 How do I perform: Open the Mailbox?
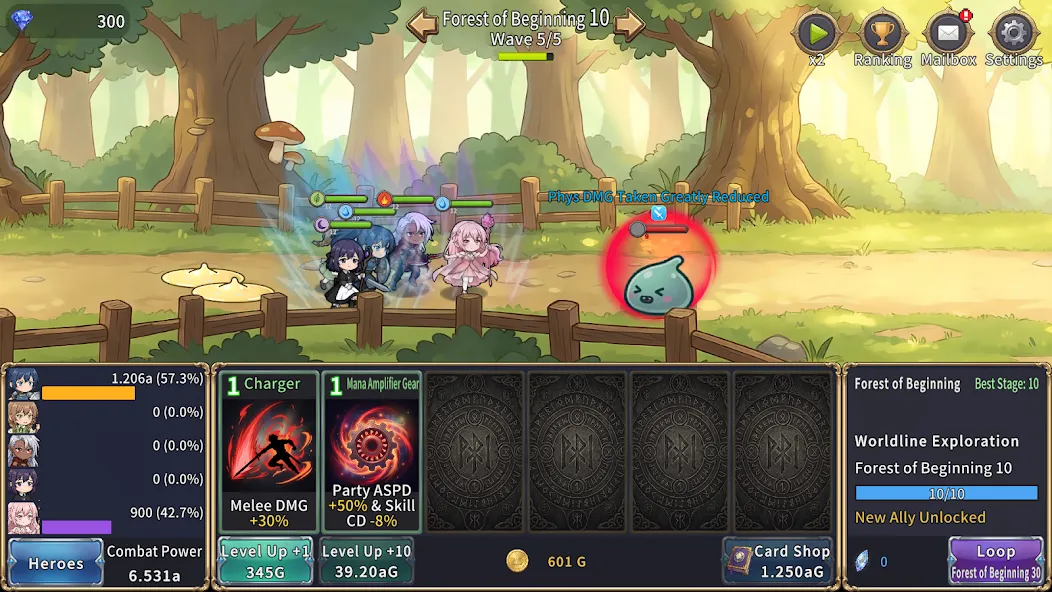[x=948, y=35]
